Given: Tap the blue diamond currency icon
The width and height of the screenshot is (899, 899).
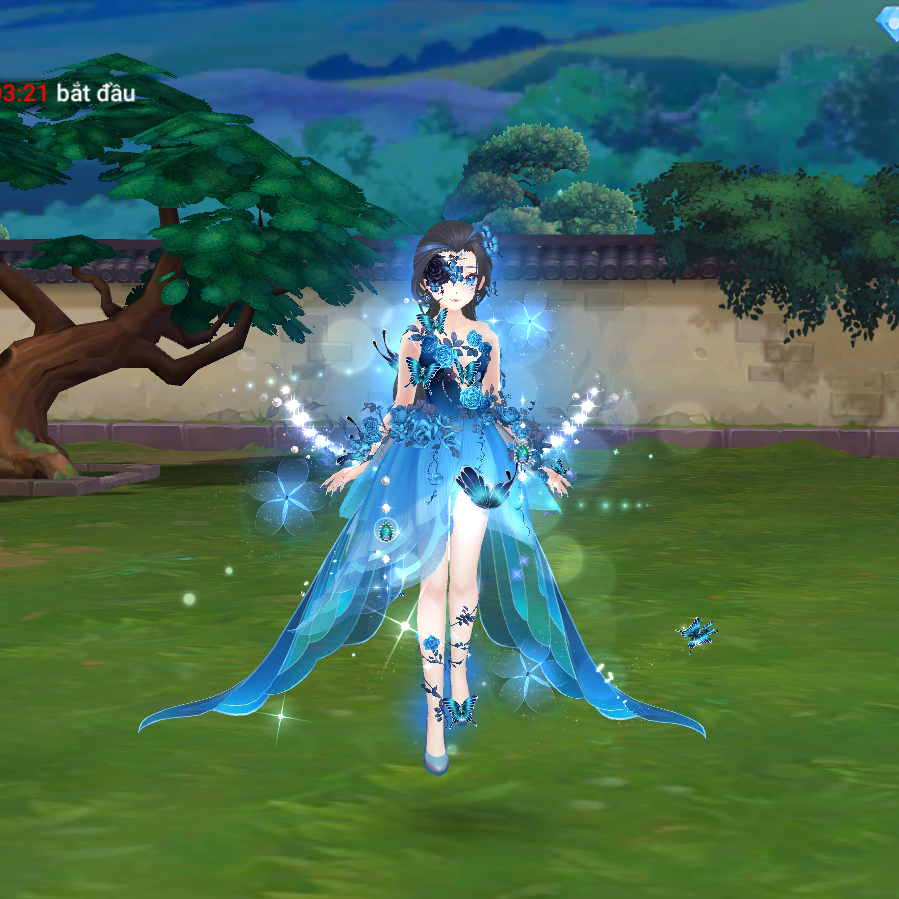Looking at the screenshot, I should (888, 21).
